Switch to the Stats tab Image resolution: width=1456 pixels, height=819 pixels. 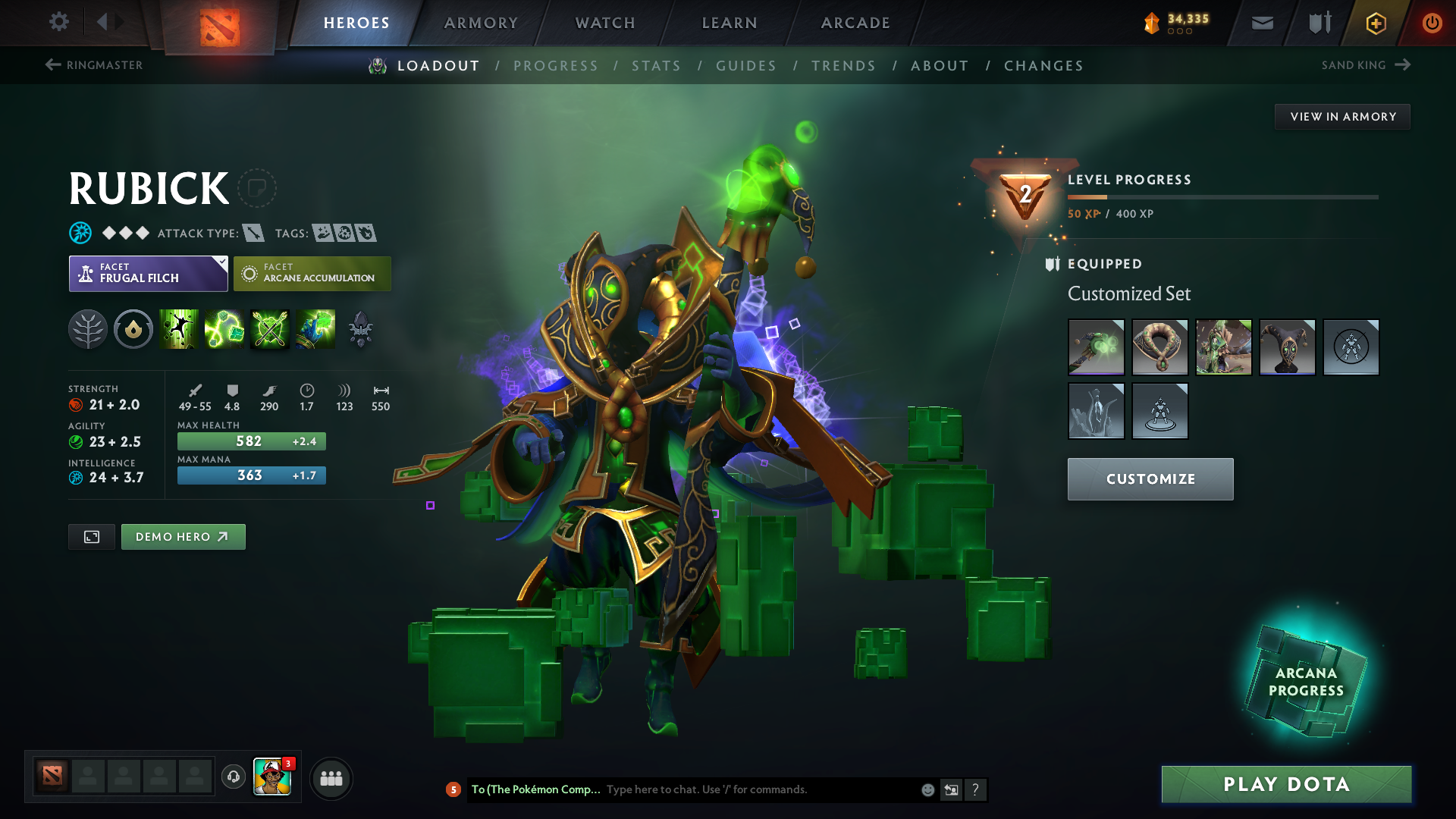(x=657, y=66)
